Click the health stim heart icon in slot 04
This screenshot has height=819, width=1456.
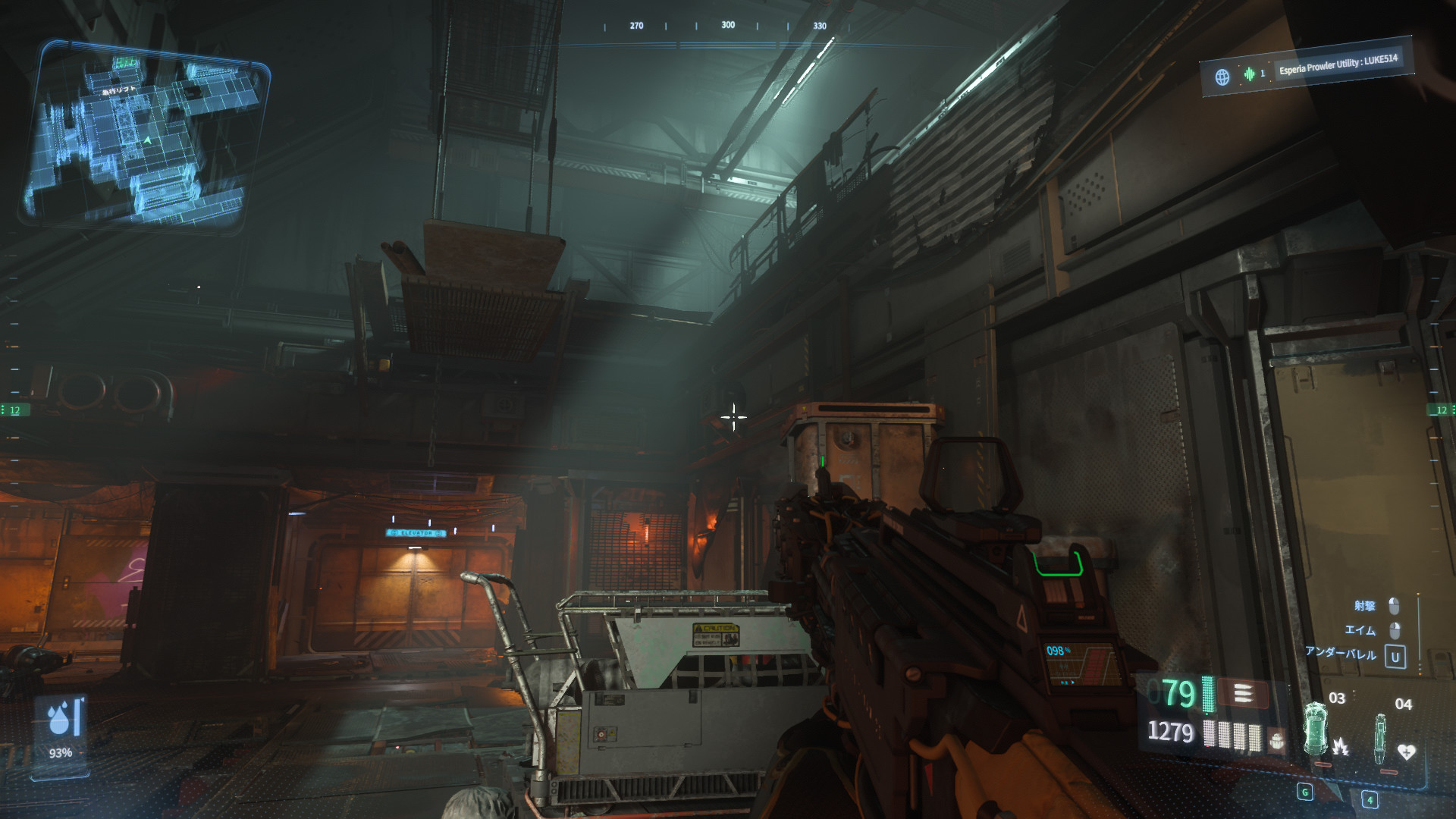pos(1407,751)
